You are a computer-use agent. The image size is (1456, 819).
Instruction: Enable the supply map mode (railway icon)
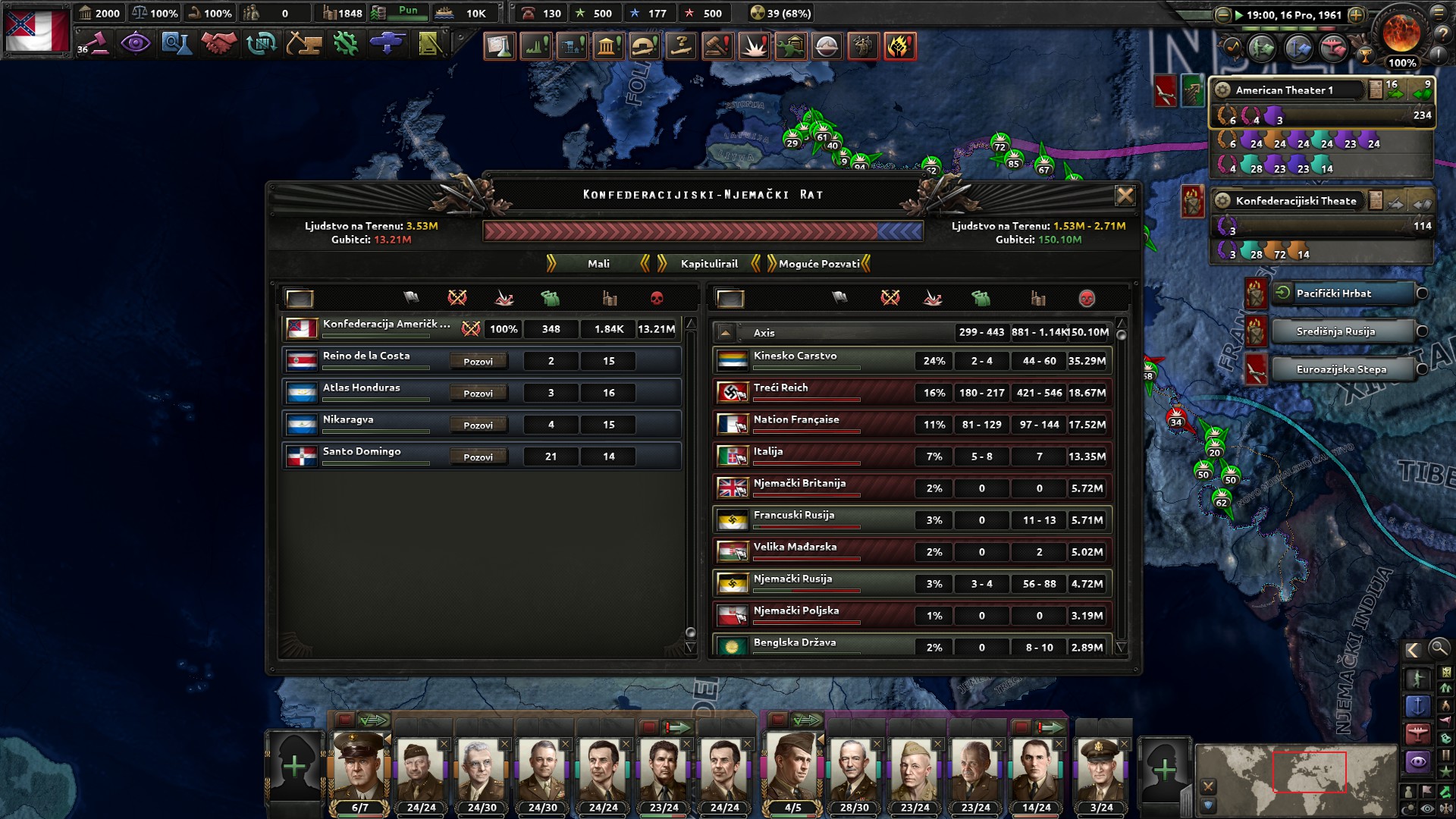(x=1445, y=755)
